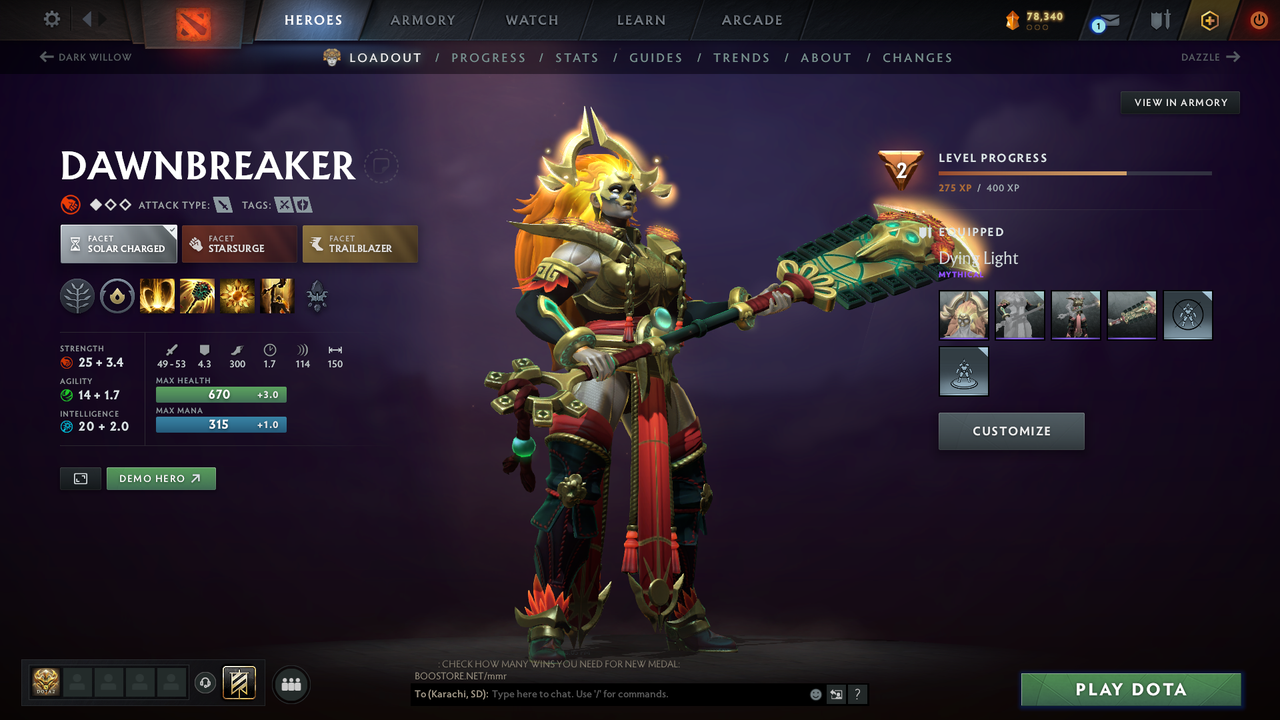The width and height of the screenshot is (1280, 720).
Task: Click the CUSTOMIZE button
Action: tap(1011, 431)
